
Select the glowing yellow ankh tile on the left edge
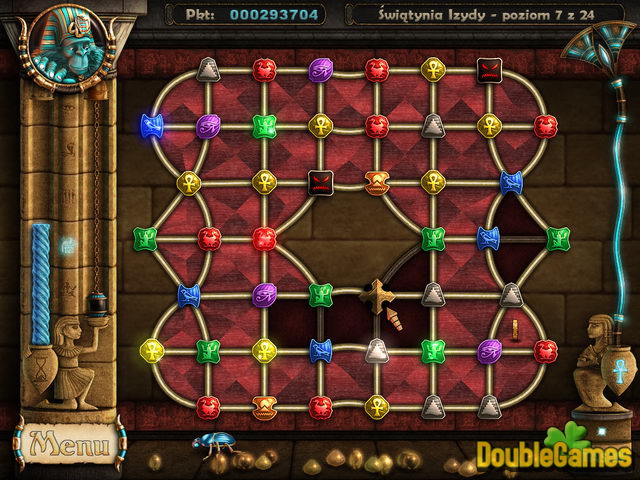(152, 350)
